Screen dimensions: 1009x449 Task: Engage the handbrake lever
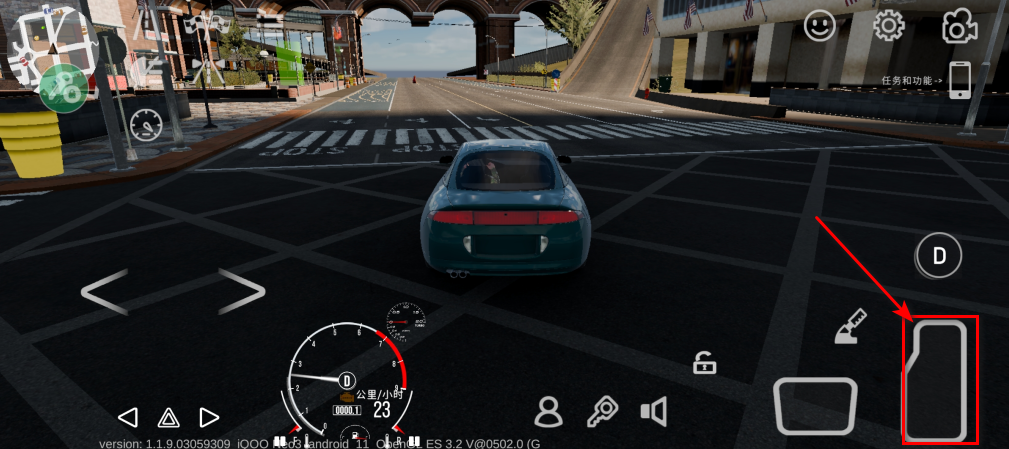tap(850, 327)
